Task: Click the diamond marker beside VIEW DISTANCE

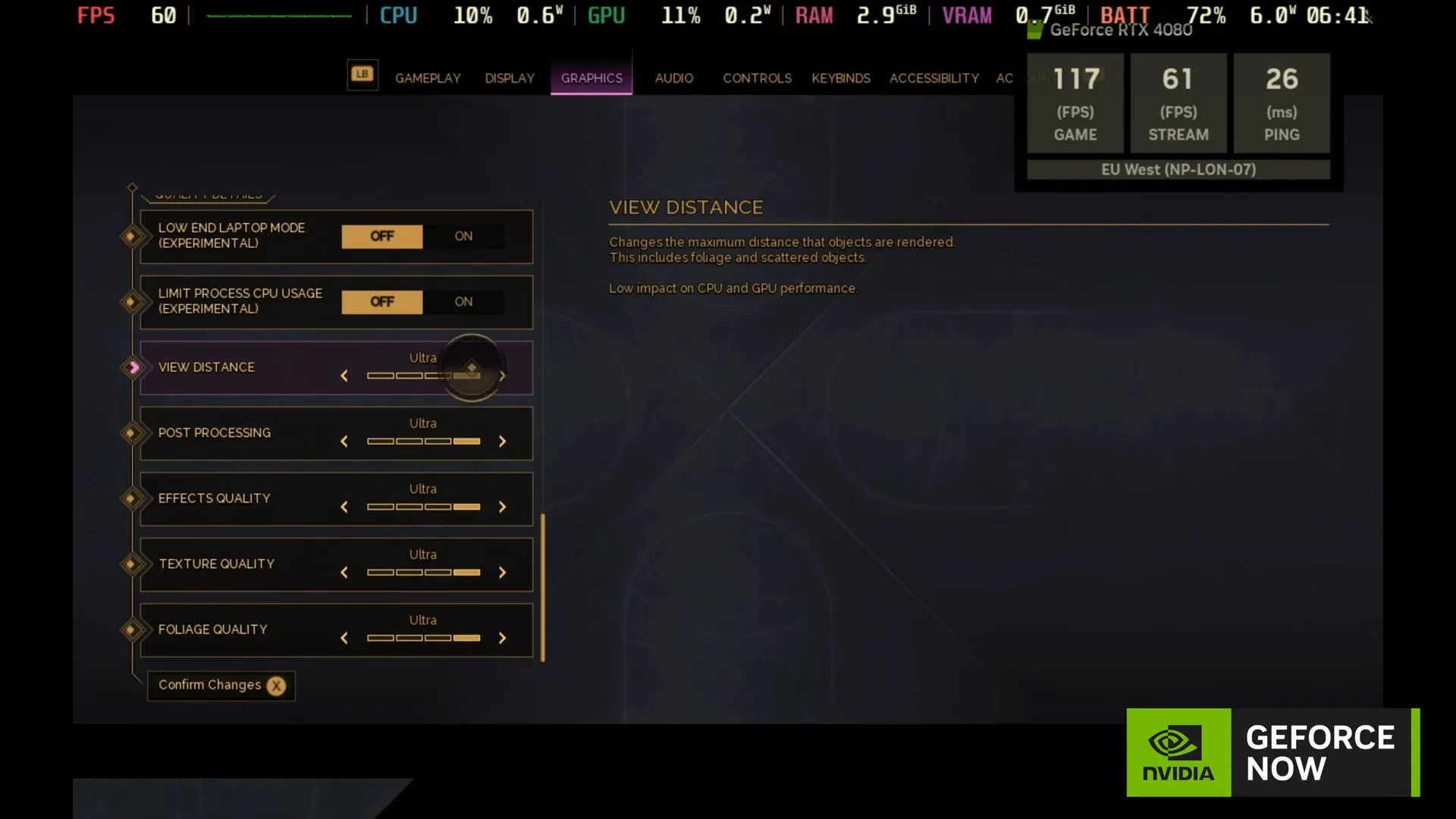Action: 133,368
